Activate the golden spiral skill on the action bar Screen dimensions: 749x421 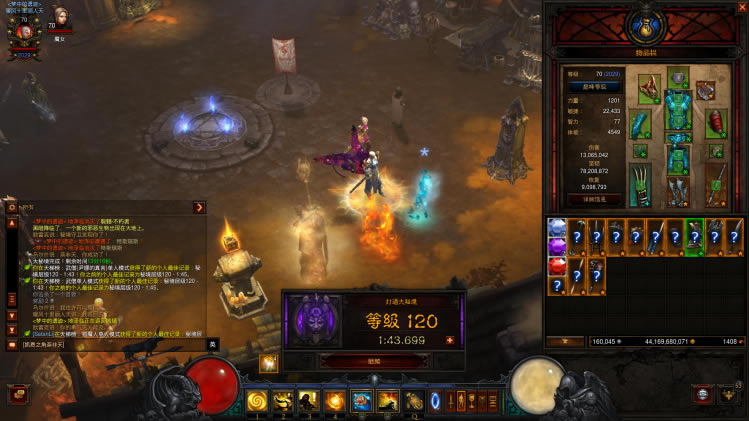[258, 402]
